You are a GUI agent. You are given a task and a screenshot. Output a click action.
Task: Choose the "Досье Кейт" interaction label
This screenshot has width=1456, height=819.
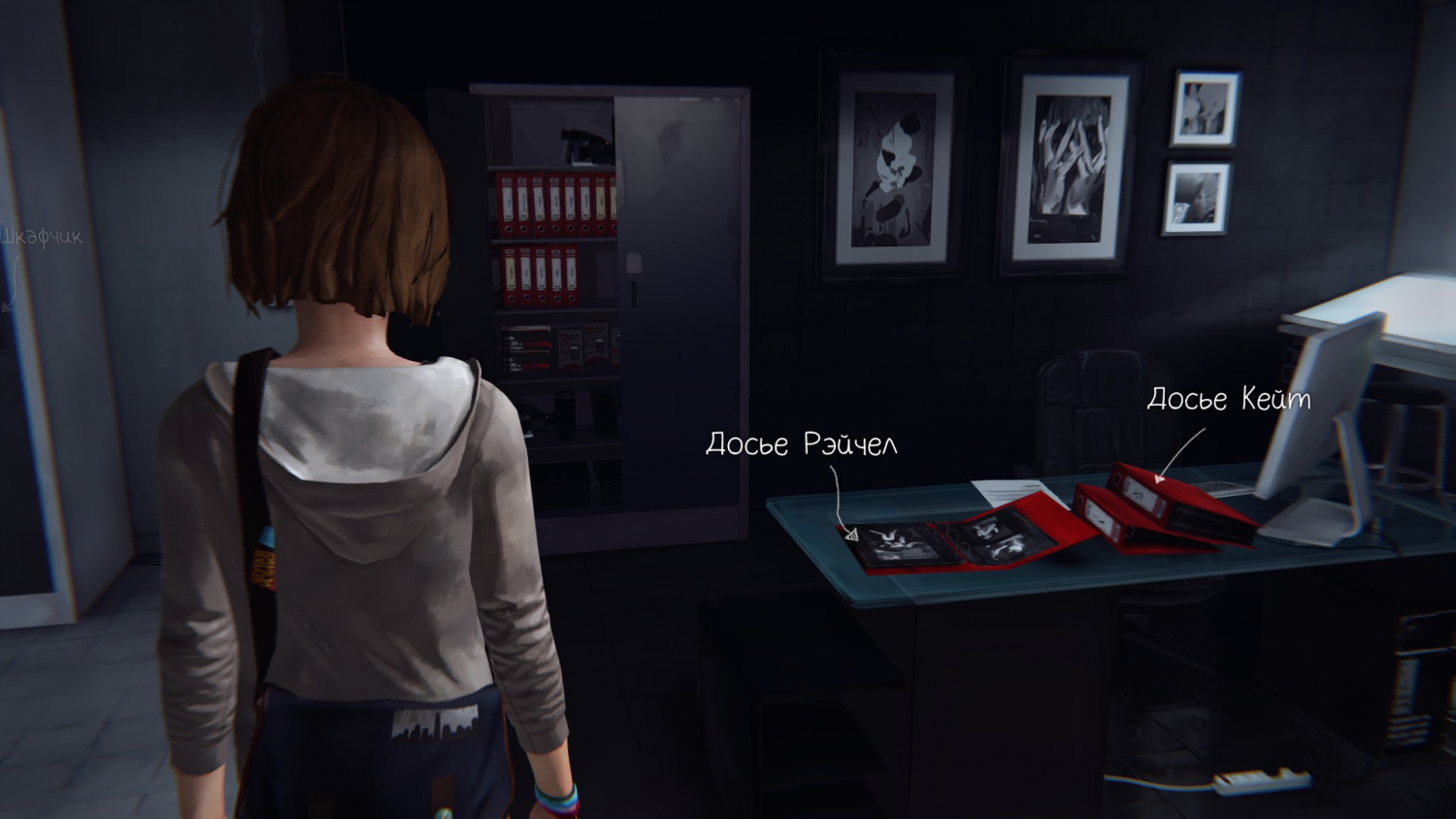point(1228,399)
